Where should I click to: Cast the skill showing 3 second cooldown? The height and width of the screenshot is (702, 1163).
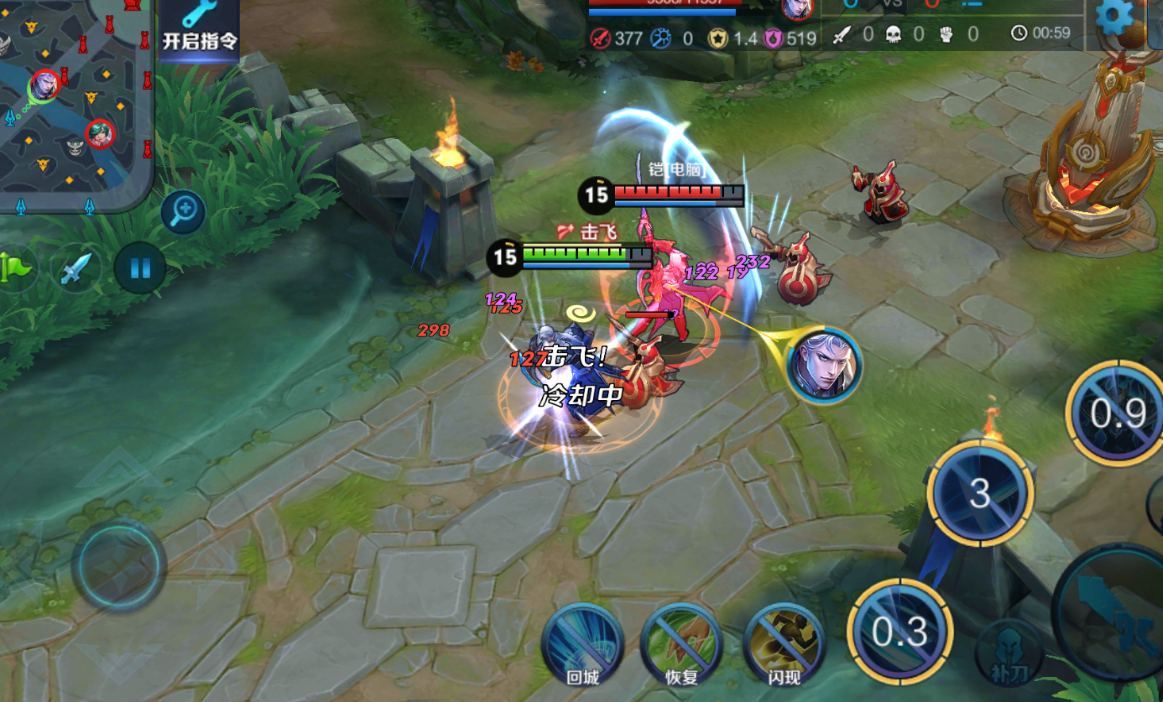(x=980, y=493)
